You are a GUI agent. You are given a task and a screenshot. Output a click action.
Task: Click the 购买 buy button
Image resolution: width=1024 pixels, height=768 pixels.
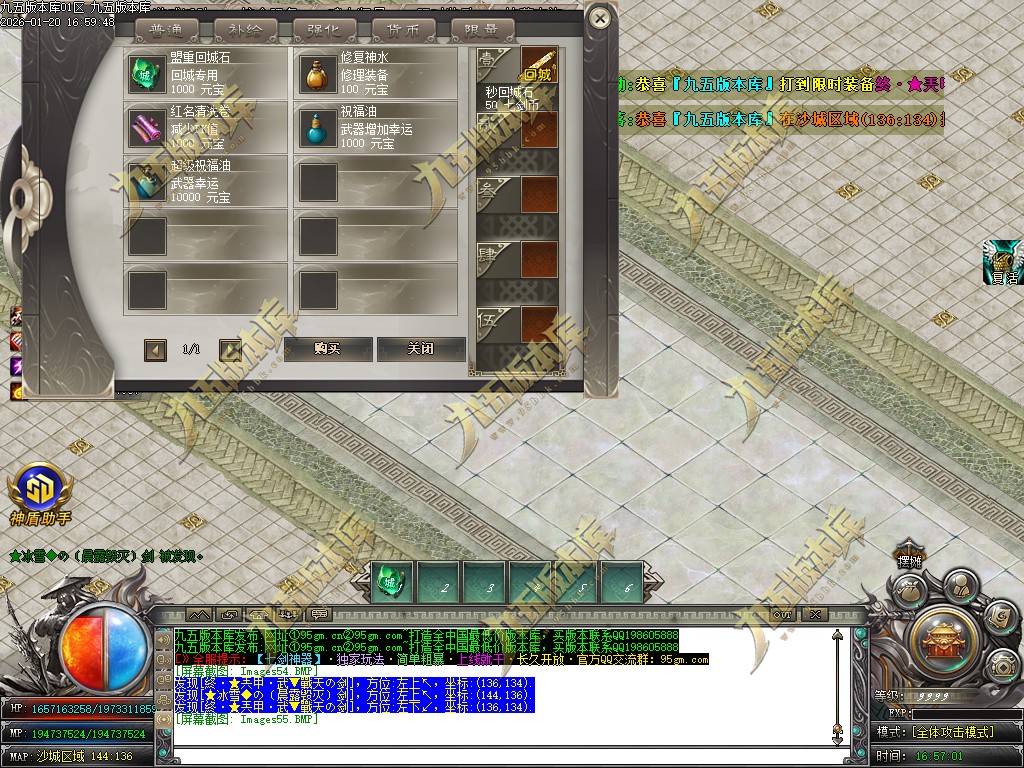click(x=328, y=349)
